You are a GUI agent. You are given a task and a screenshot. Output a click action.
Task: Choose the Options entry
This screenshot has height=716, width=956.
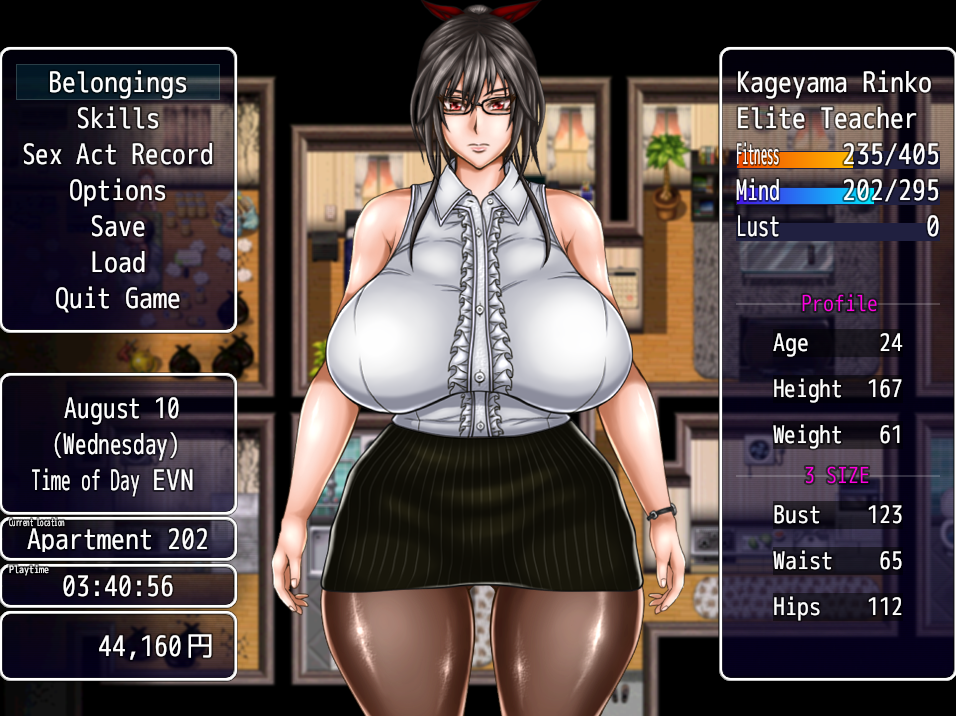click(118, 191)
